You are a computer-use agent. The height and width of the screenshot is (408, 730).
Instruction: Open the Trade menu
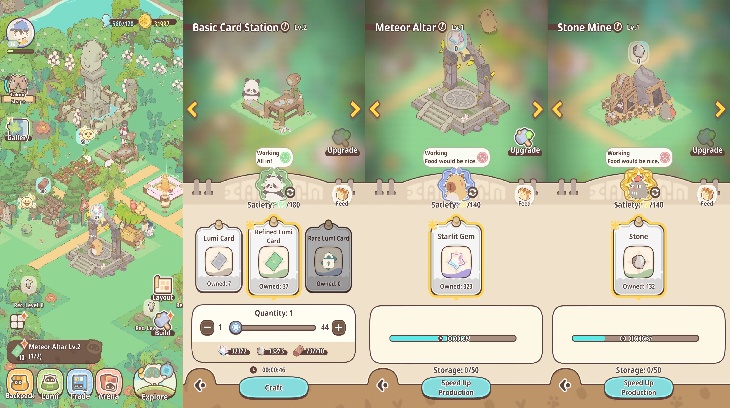click(80, 384)
